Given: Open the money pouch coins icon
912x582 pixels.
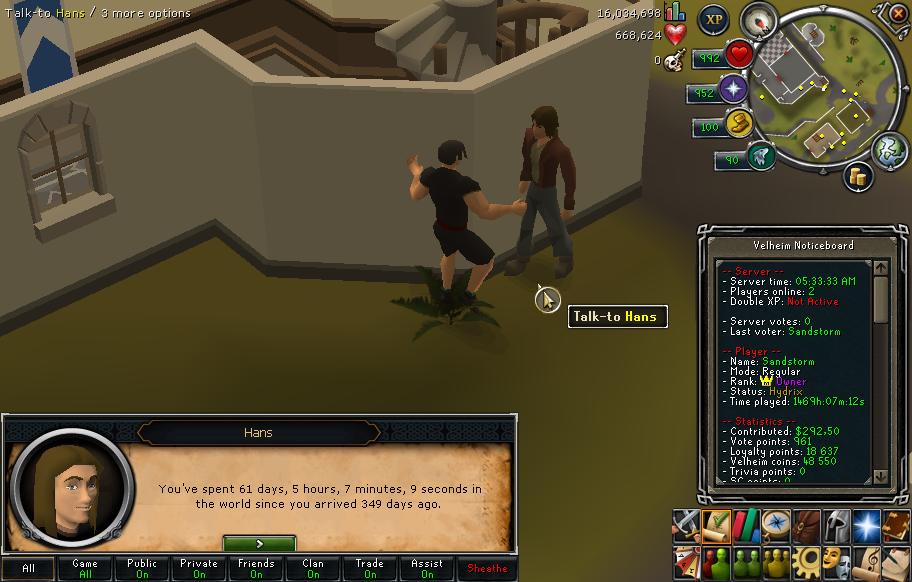Looking at the screenshot, I should [x=857, y=177].
